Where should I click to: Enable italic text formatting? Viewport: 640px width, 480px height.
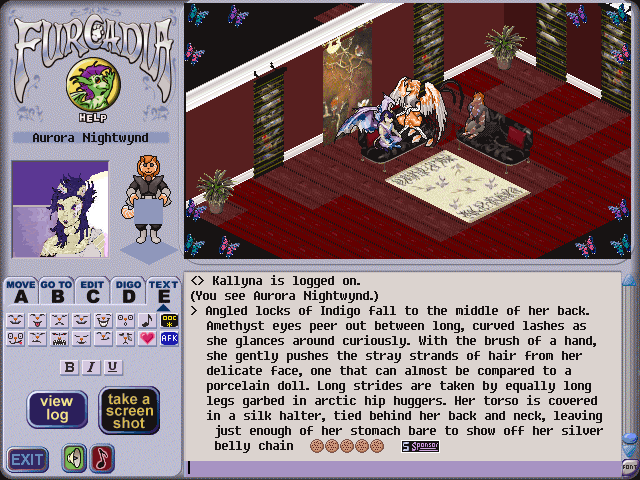tap(91, 367)
